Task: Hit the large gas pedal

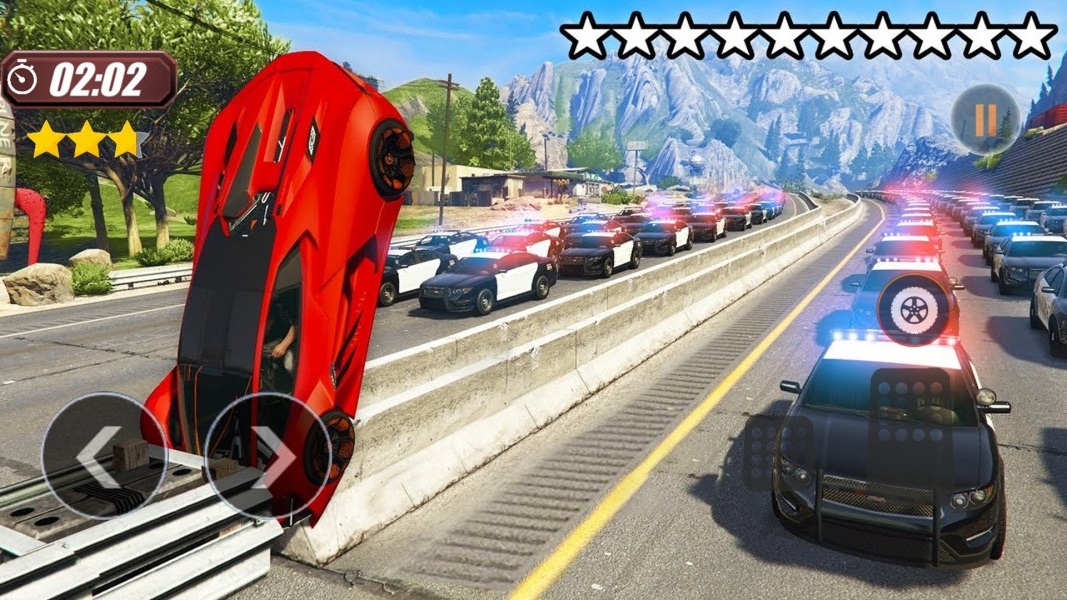Action: (x=911, y=427)
